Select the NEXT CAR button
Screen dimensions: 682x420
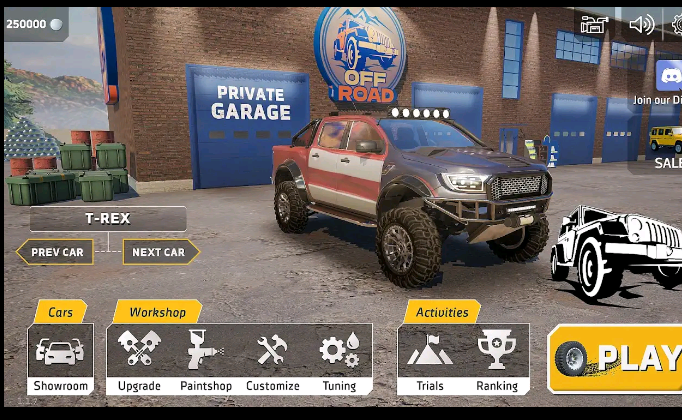click(160, 252)
